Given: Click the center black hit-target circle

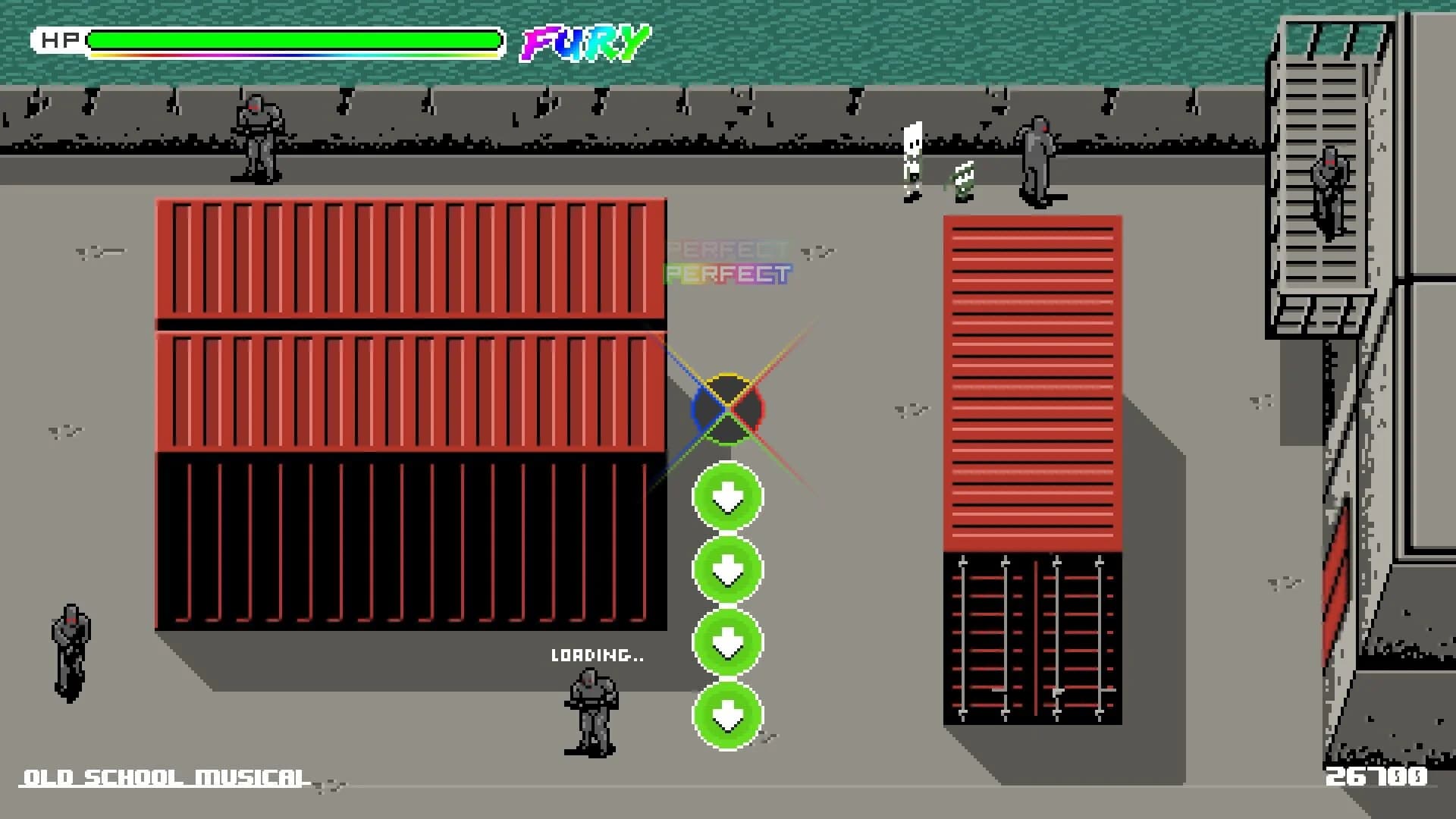Looking at the screenshot, I should click(x=726, y=409).
